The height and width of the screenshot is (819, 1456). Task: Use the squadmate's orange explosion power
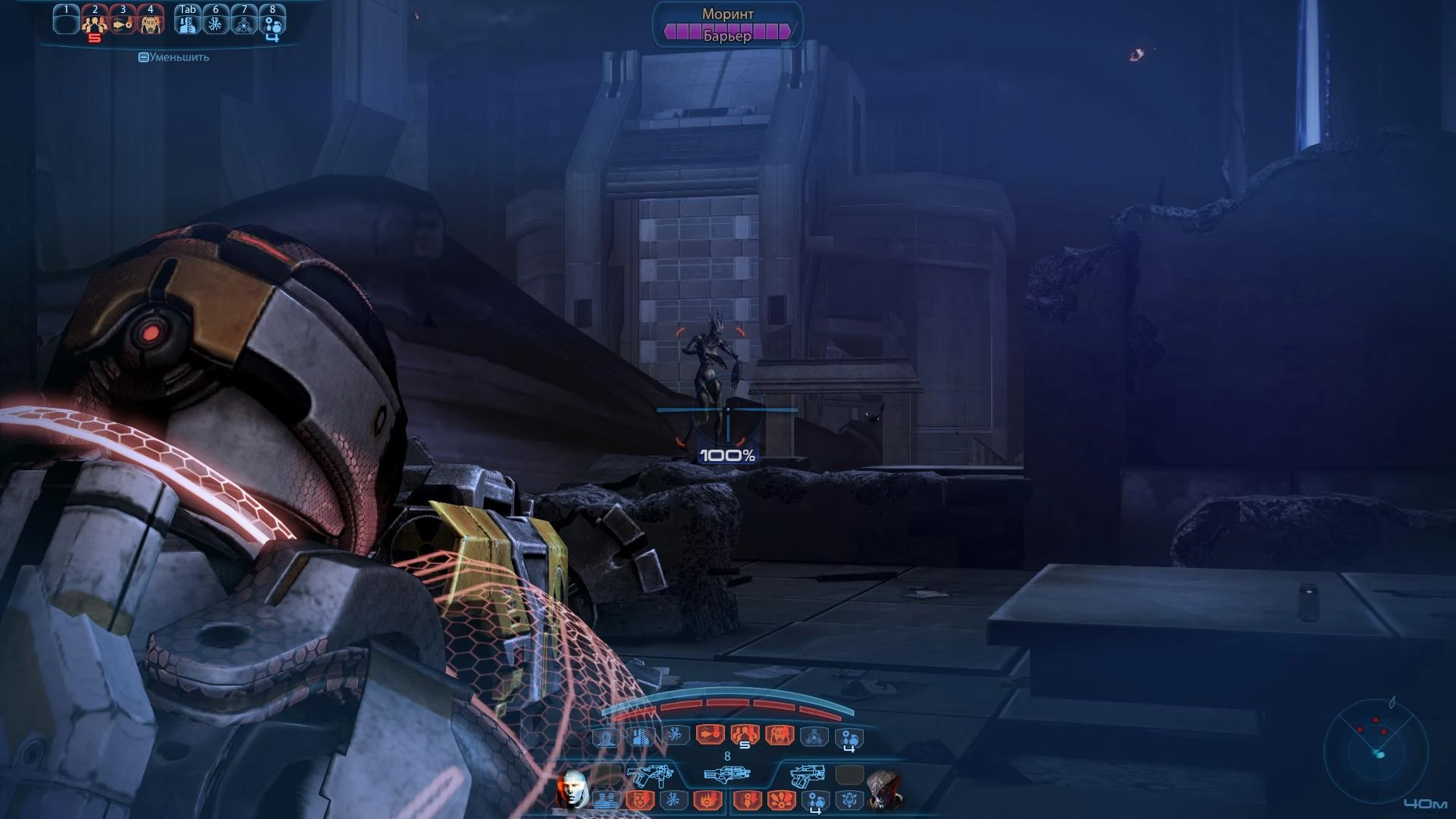pos(781,800)
